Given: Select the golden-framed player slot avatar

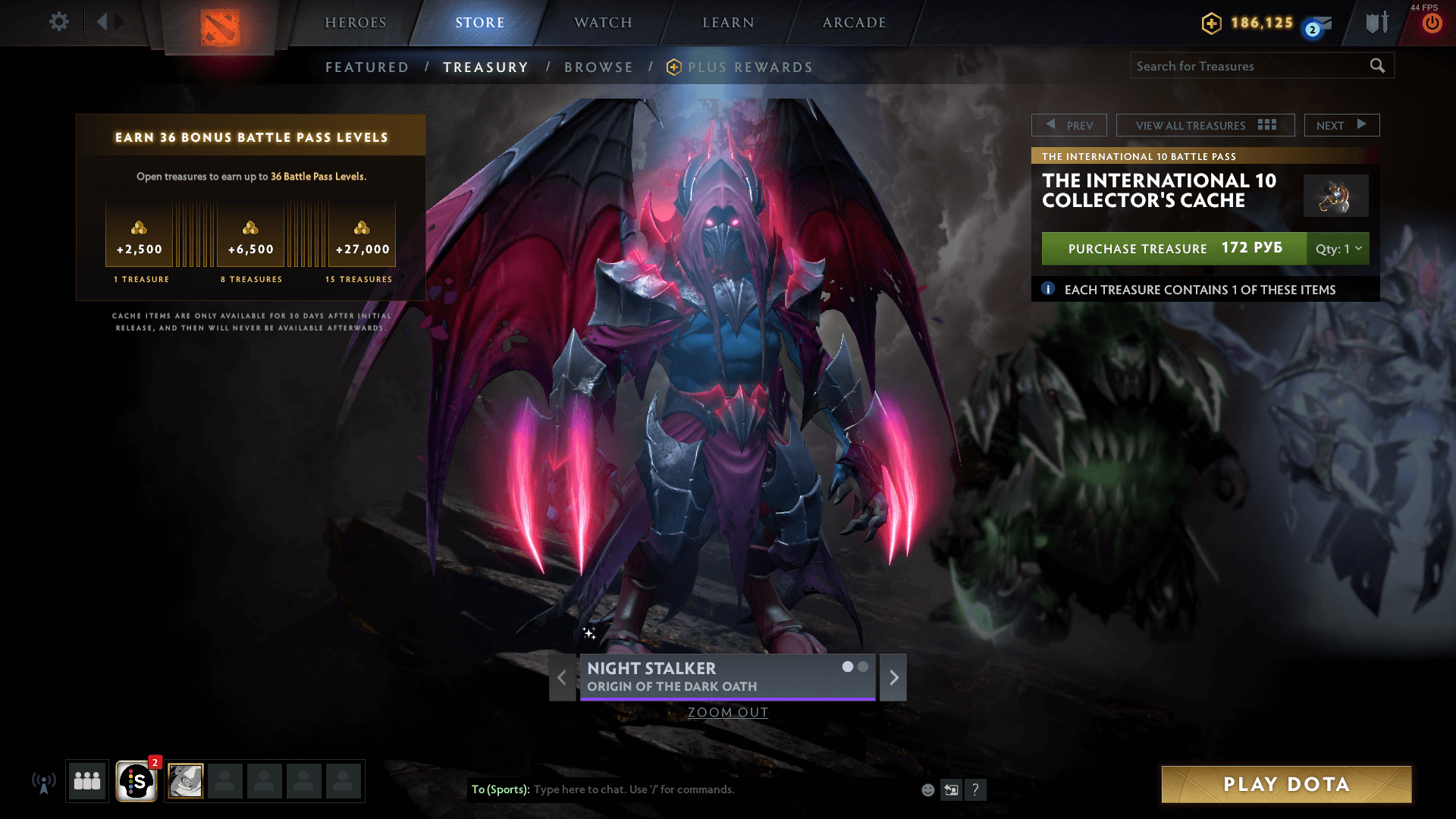Looking at the screenshot, I should coord(184,780).
